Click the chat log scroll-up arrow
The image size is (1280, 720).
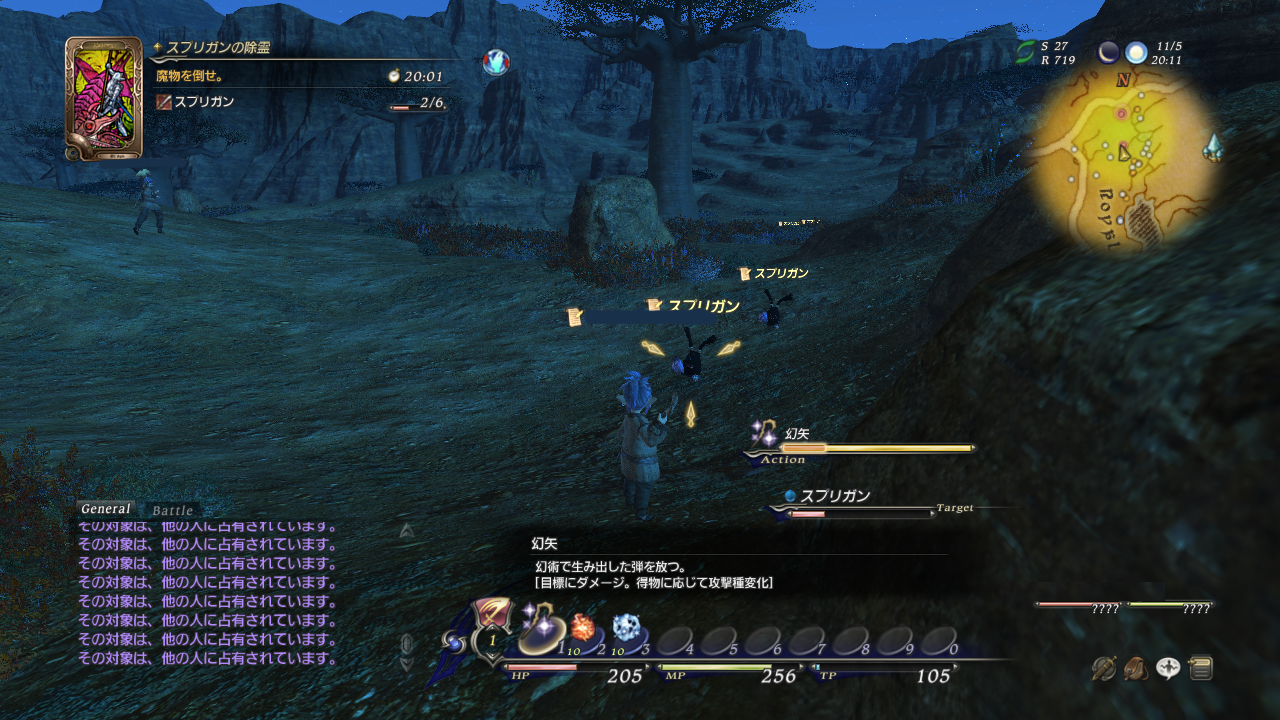406,531
